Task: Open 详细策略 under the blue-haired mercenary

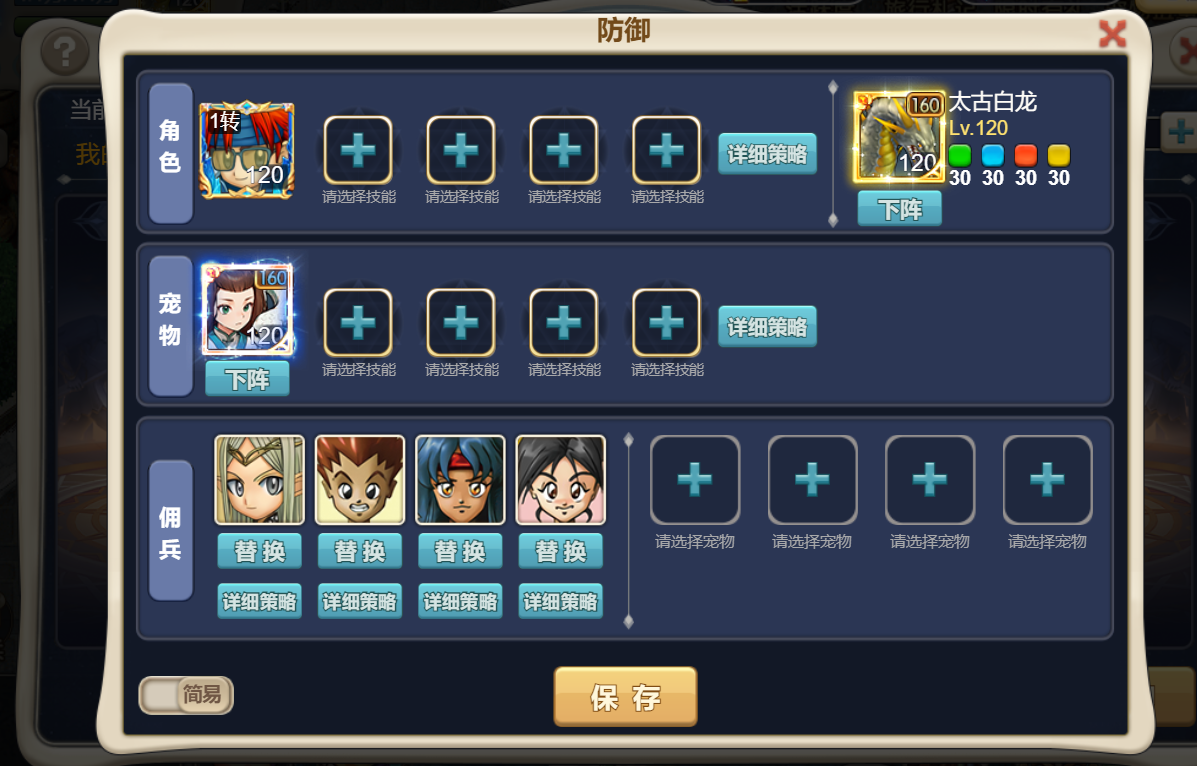Action: click(x=460, y=602)
